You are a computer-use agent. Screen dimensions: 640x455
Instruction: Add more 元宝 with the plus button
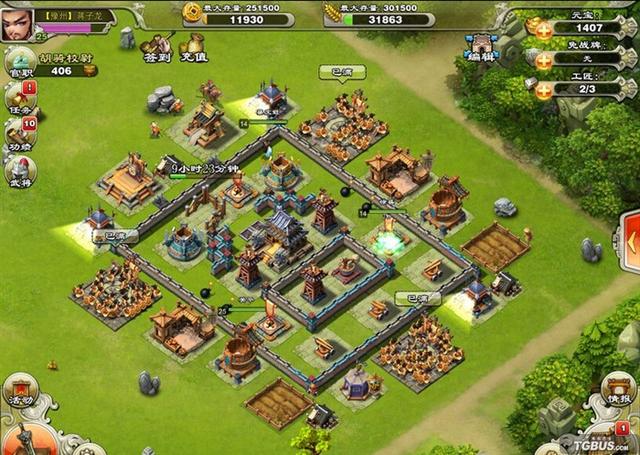542,28
